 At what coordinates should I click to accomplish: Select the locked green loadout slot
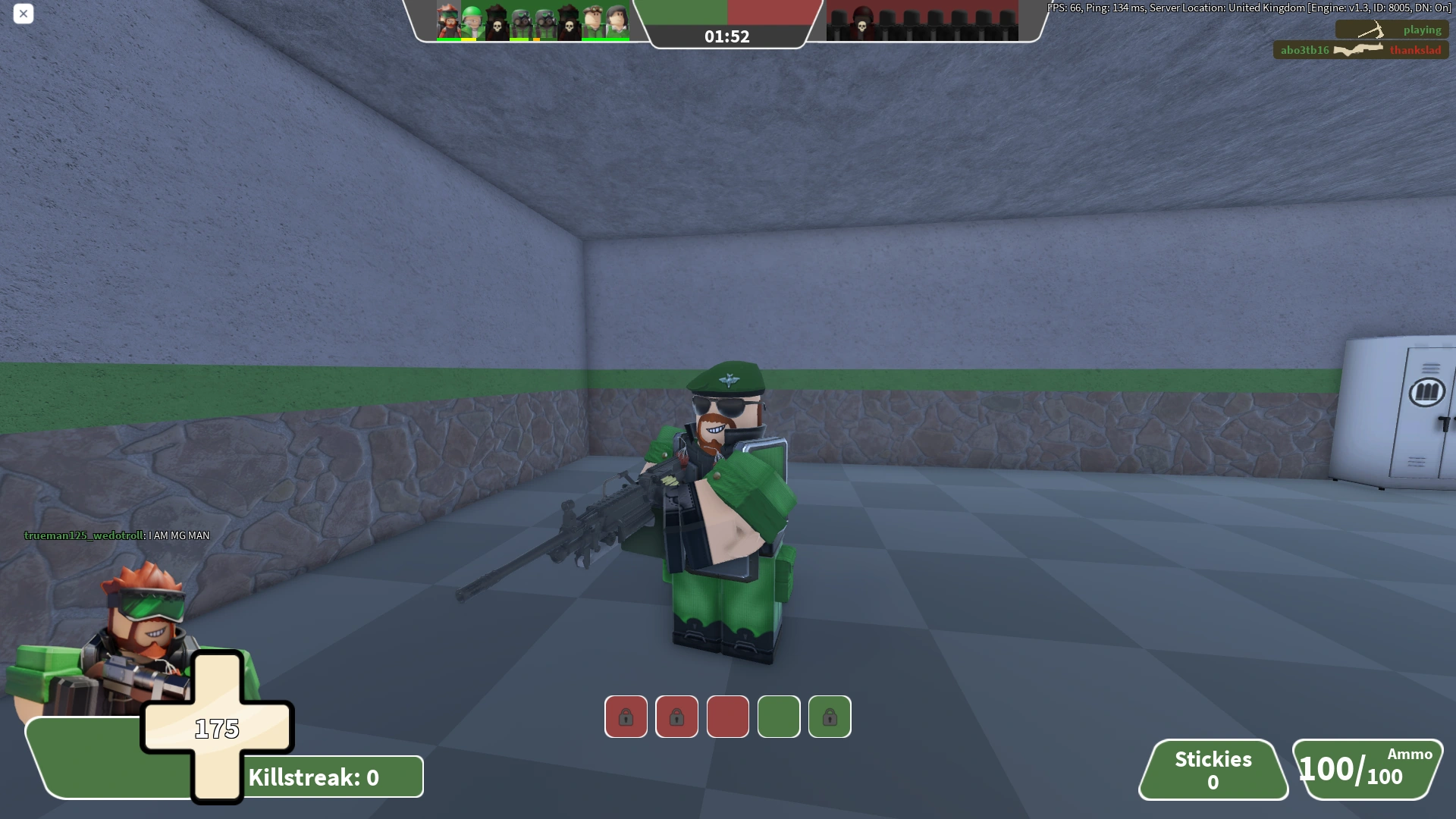(830, 717)
